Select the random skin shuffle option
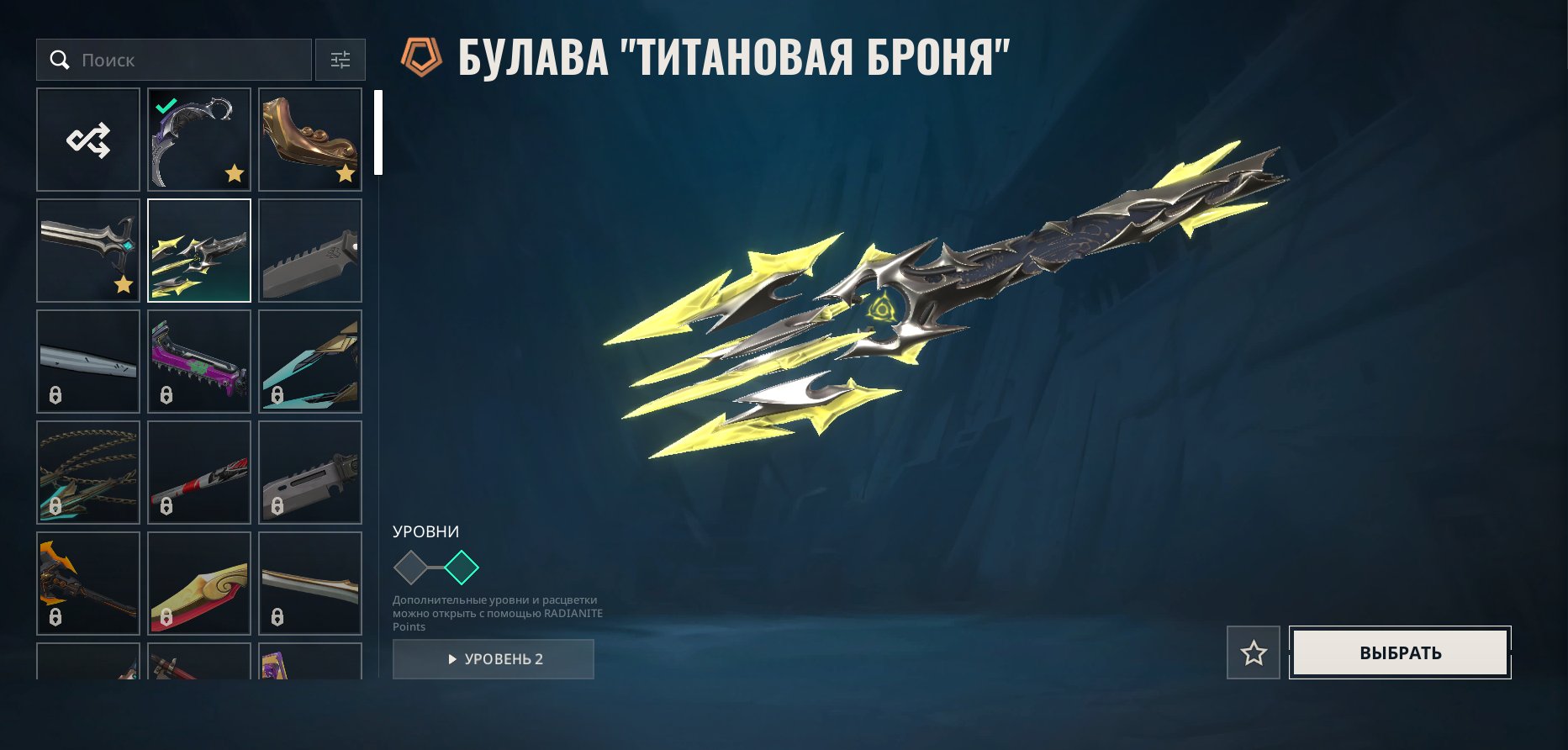This screenshot has height=750, width=1568. 87,139
